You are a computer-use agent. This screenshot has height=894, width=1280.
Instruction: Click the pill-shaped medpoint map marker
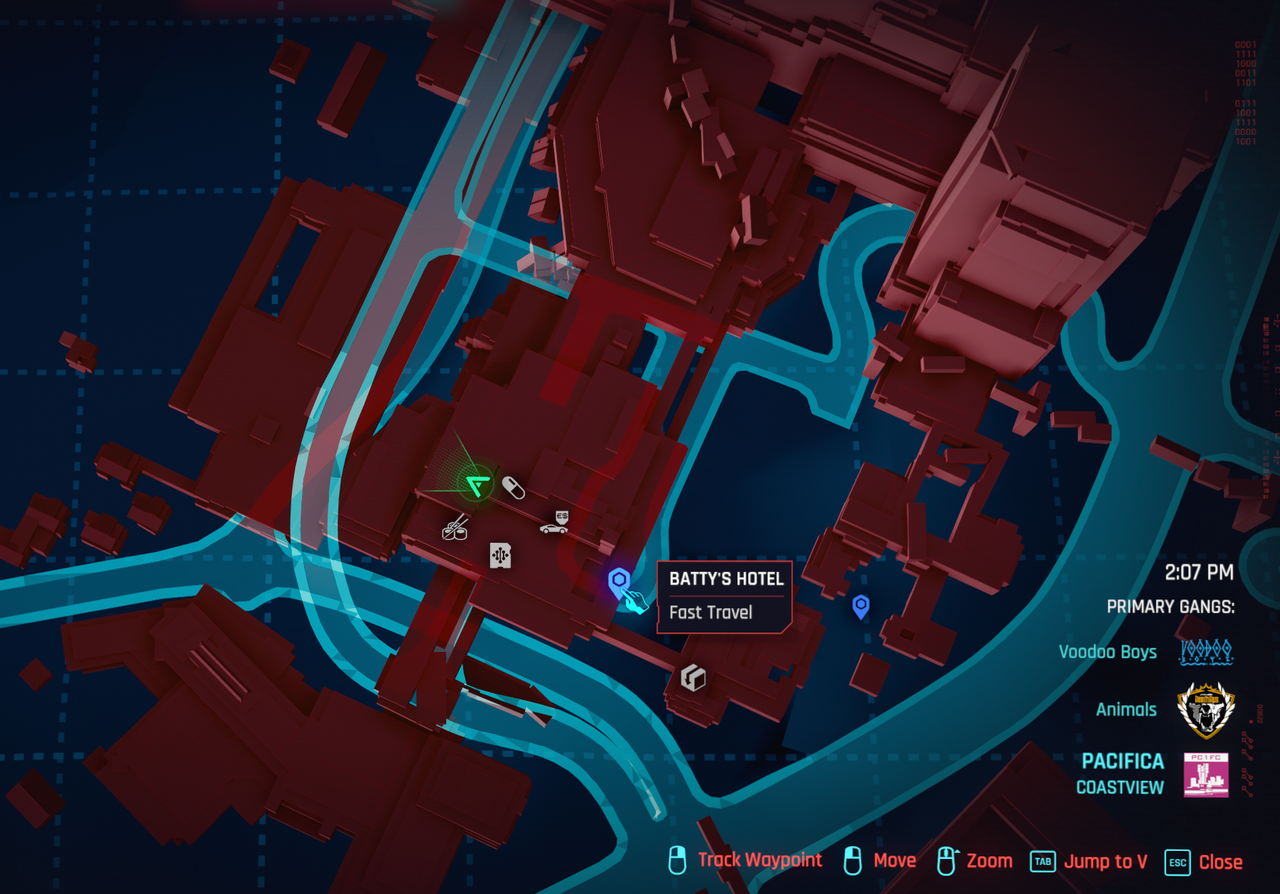pyautogui.click(x=513, y=488)
